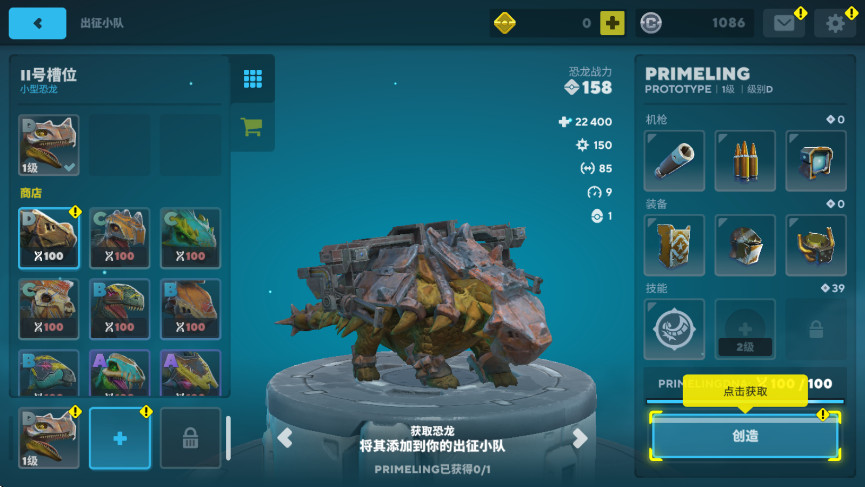865x487 pixels.
Task: Switch to the shopping cart tab
Action: 252,127
